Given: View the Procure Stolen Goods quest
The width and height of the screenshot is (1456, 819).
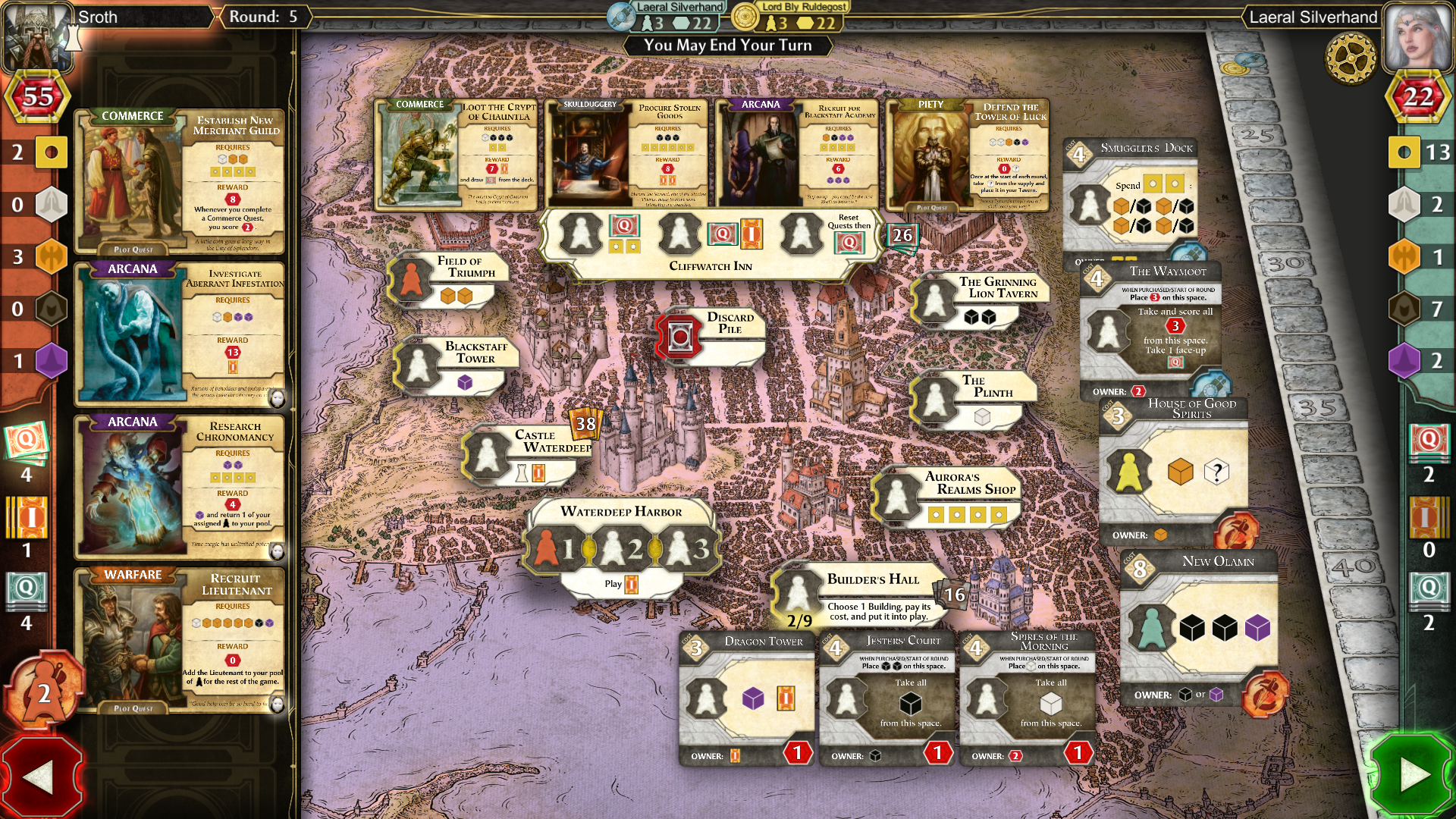Looking at the screenshot, I should coord(626,155).
